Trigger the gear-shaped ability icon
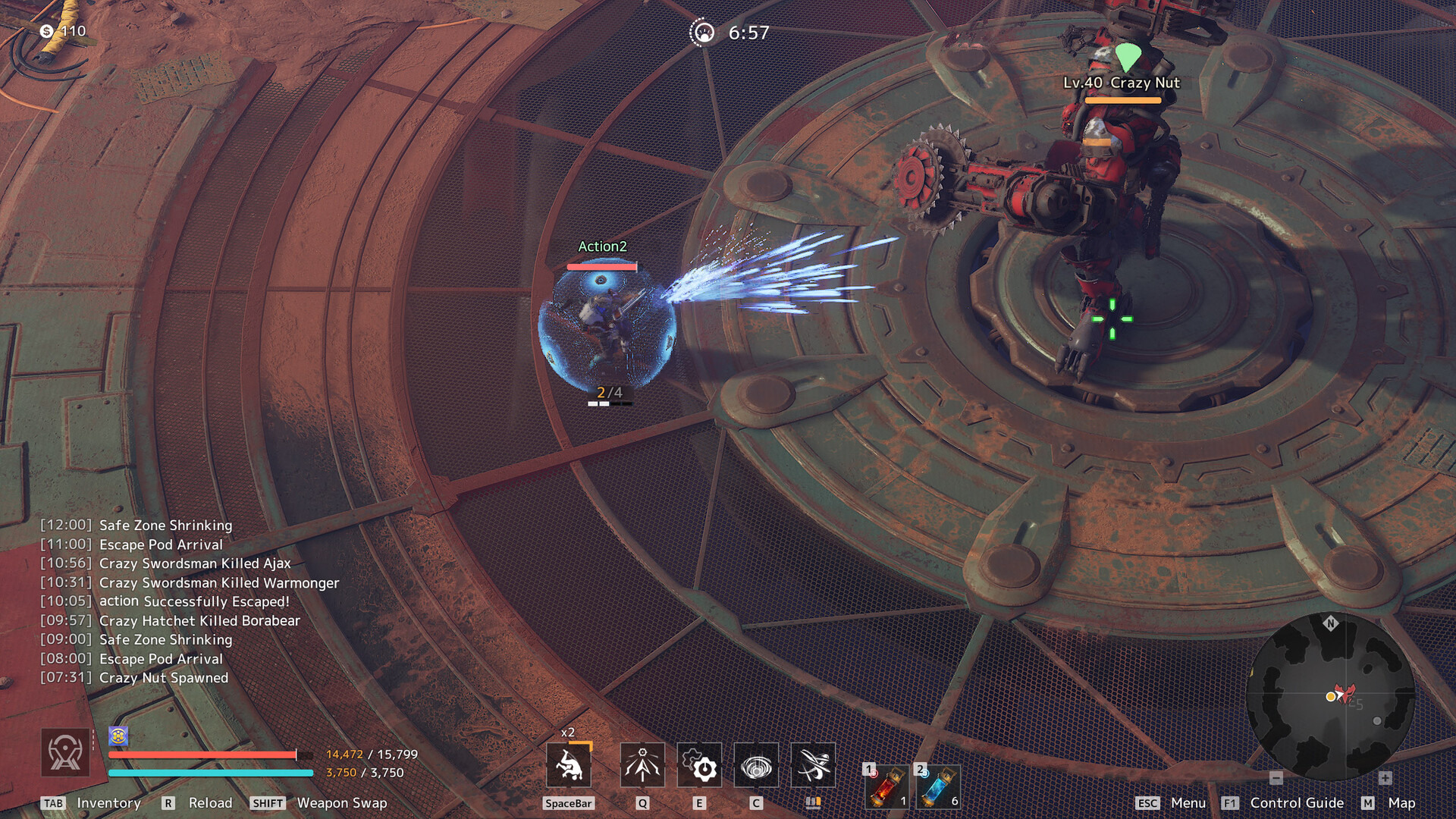Viewport: 1456px width, 819px height. pos(699,766)
